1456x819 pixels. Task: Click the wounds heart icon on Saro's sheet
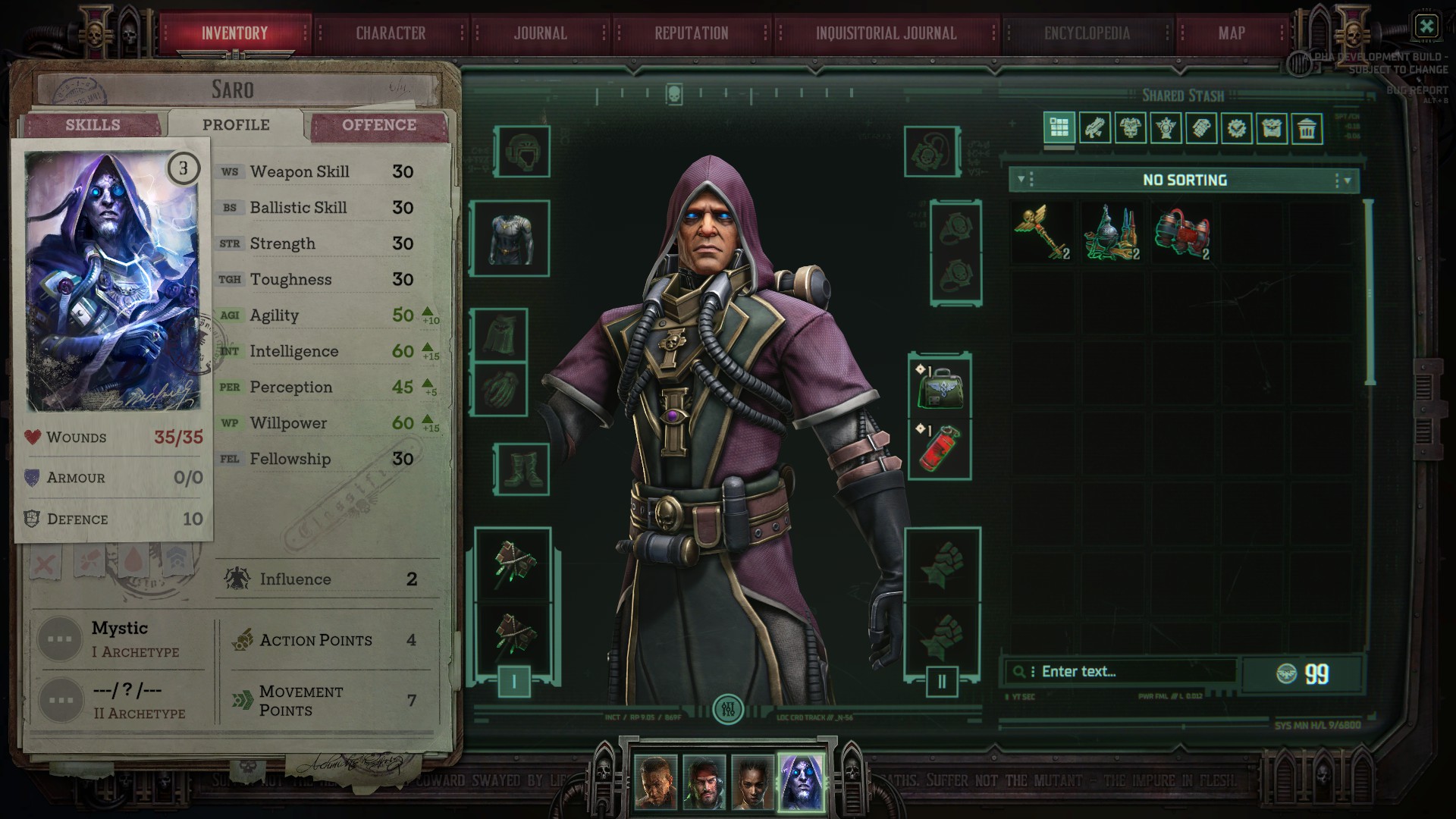click(31, 436)
